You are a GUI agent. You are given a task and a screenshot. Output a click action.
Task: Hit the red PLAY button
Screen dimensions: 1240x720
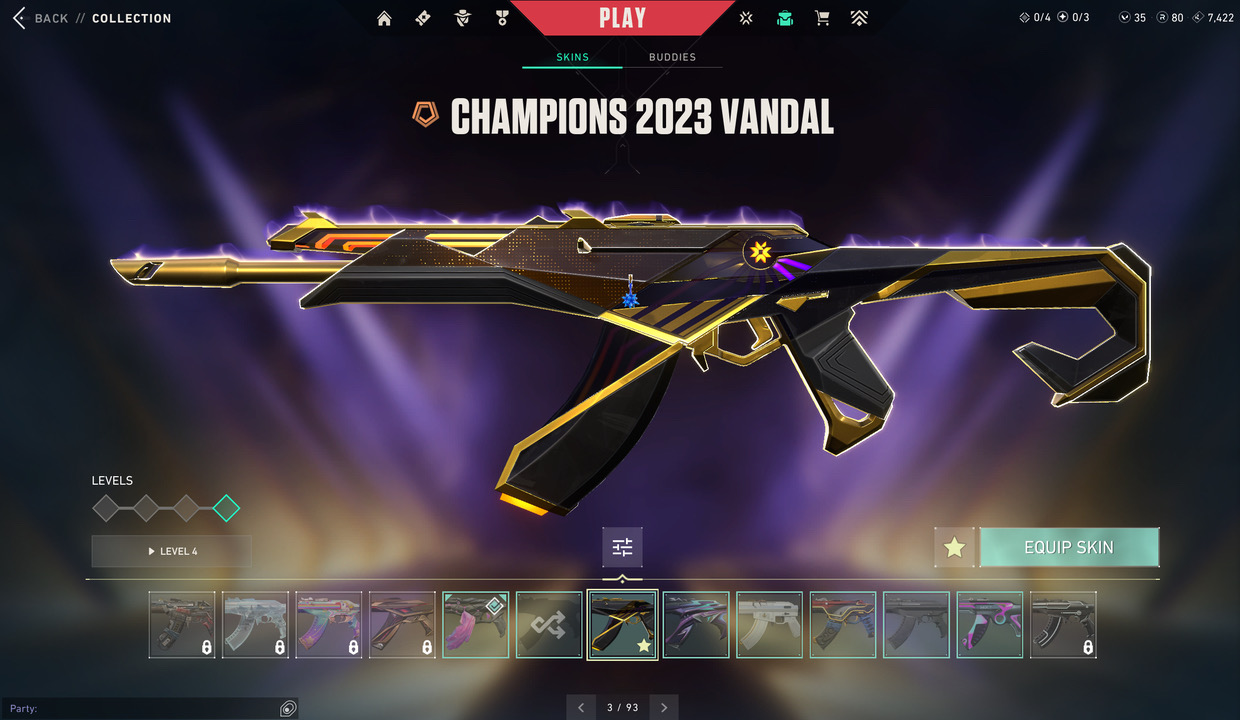click(622, 18)
